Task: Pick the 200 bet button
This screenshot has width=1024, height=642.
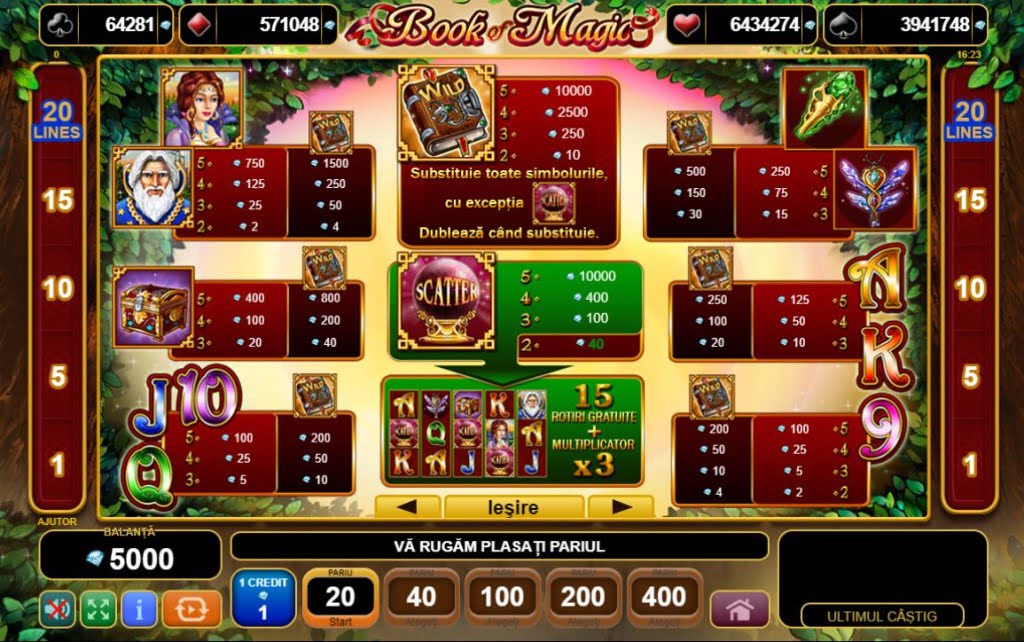Action: point(583,598)
